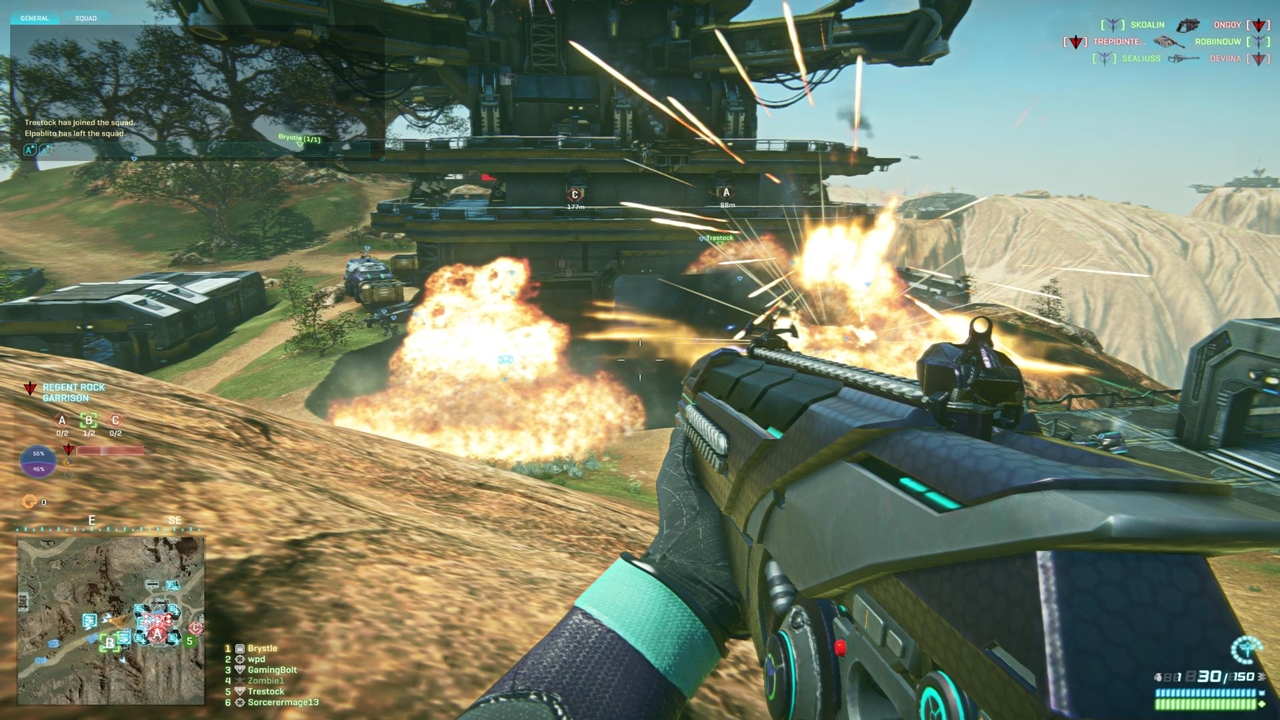
Task: Click the Regent Rock Garrison facility name
Action: (73, 392)
